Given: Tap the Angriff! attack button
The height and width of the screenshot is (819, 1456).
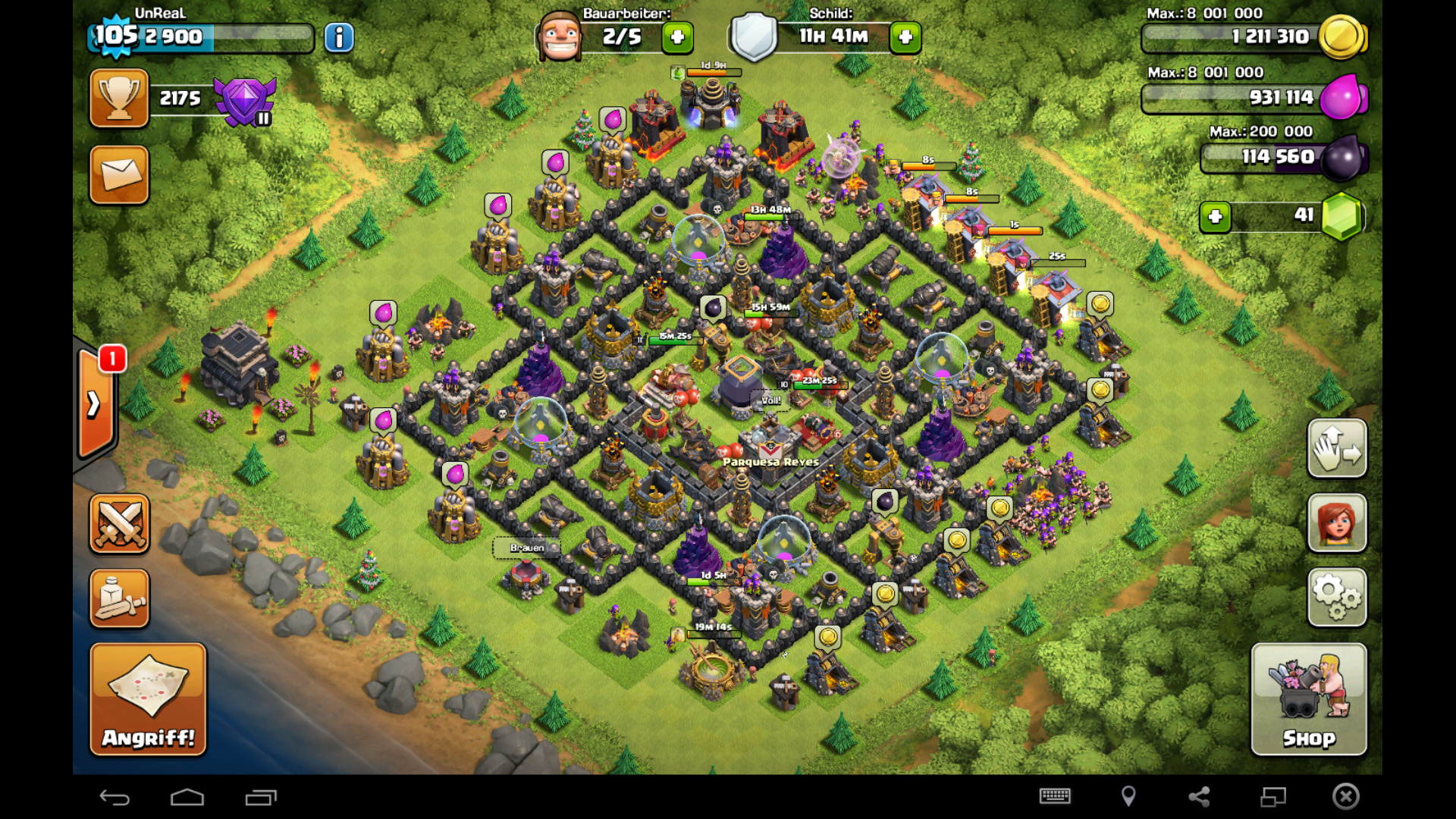Looking at the screenshot, I should [x=148, y=698].
